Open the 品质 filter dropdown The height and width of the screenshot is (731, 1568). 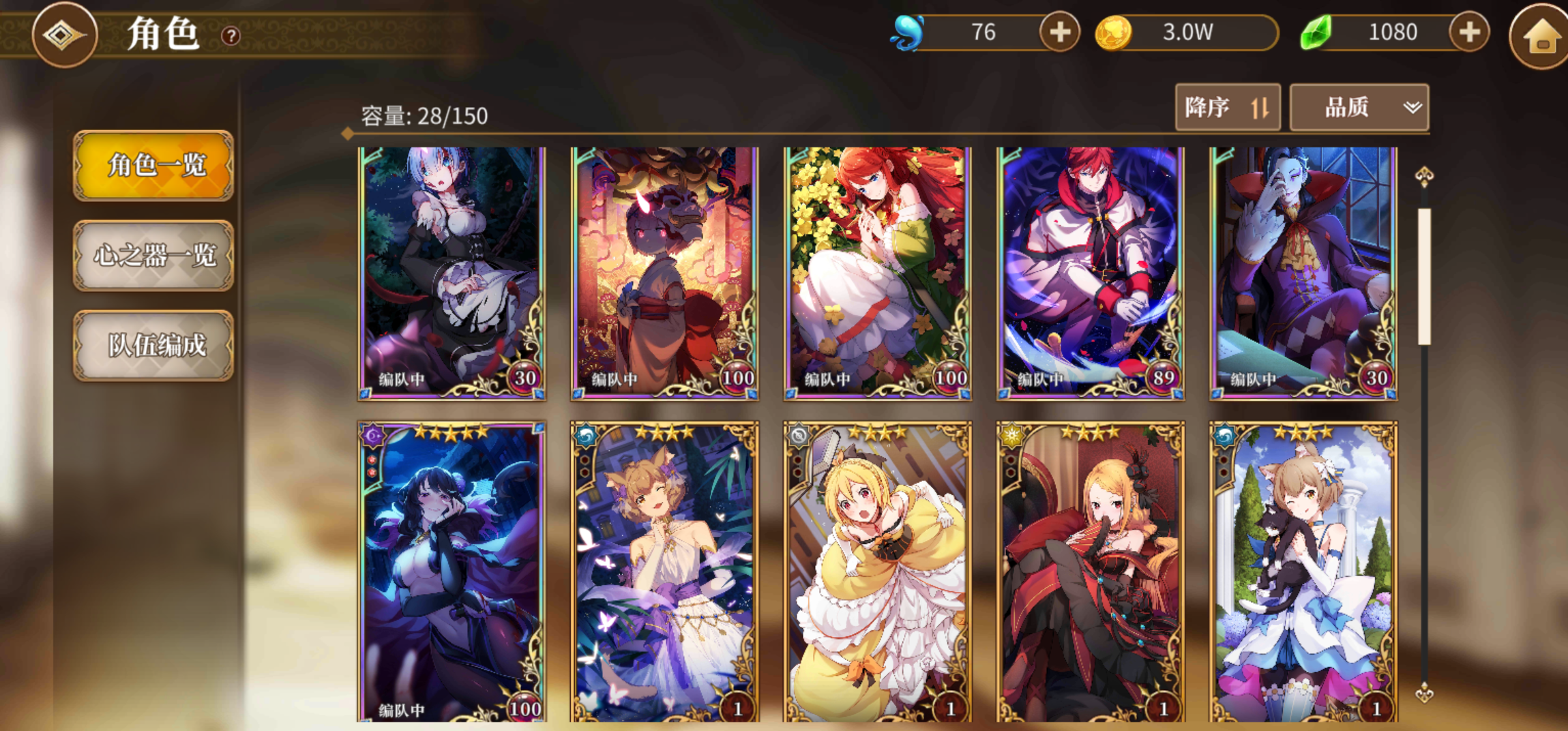1357,107
